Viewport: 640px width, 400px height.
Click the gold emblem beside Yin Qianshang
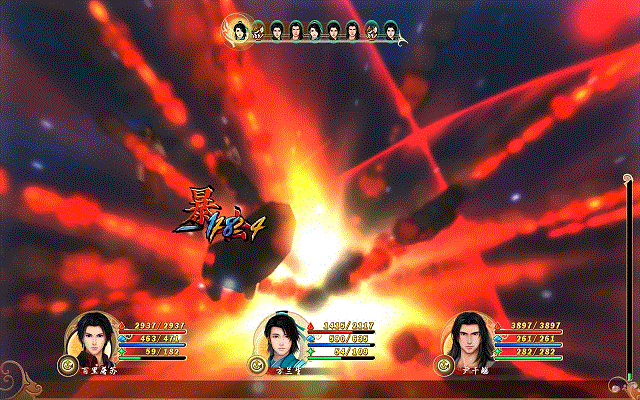coord(443,365)
